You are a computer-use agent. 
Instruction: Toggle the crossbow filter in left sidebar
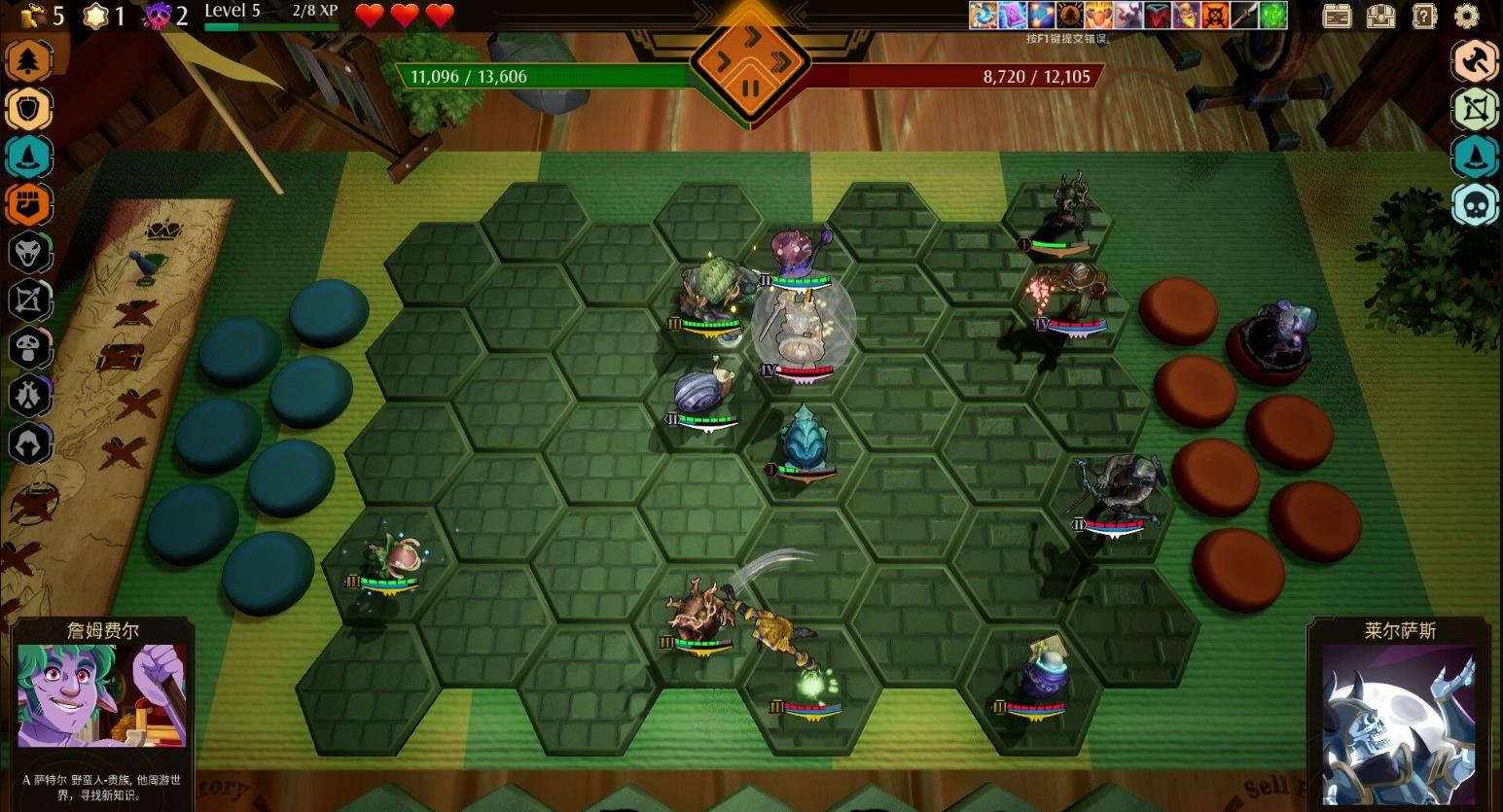click(29, 300)
